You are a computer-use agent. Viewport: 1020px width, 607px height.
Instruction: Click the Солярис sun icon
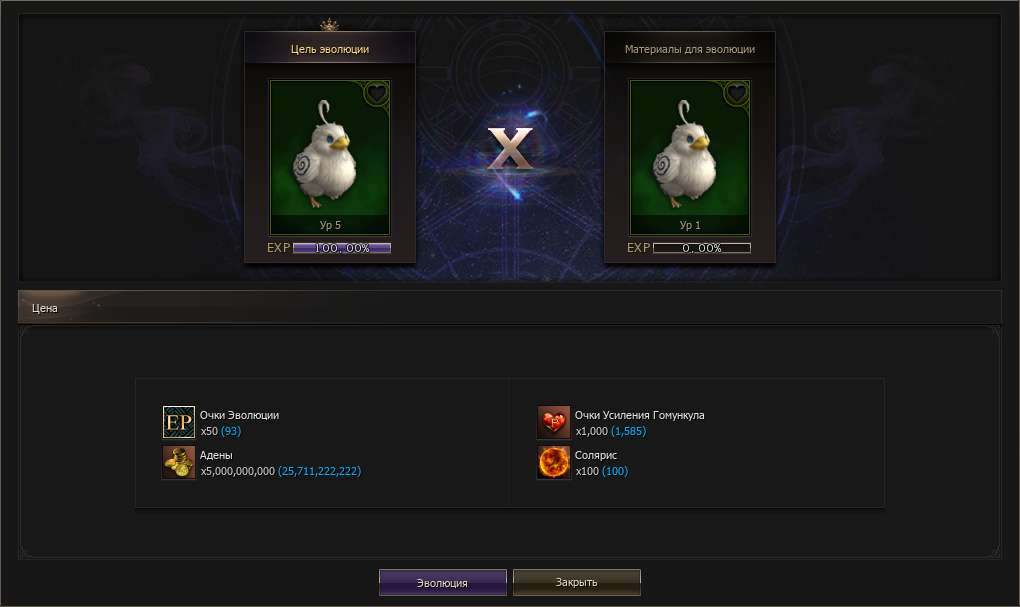pos(553,462)
